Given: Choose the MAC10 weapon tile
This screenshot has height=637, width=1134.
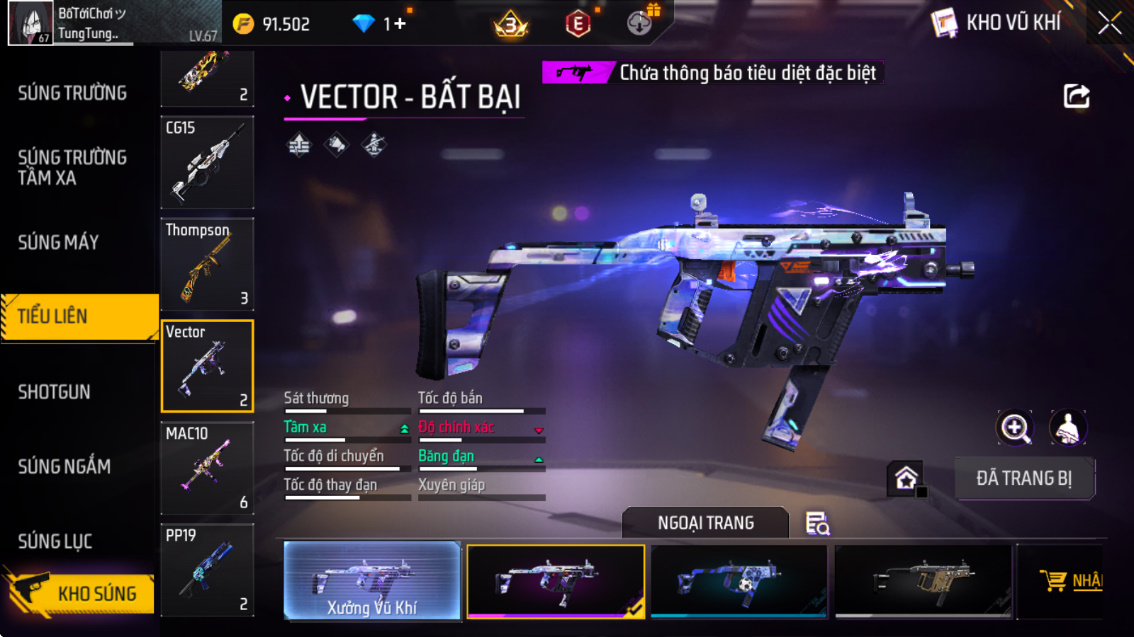Looking at the screenshot, I should click(x=207, y=468).
